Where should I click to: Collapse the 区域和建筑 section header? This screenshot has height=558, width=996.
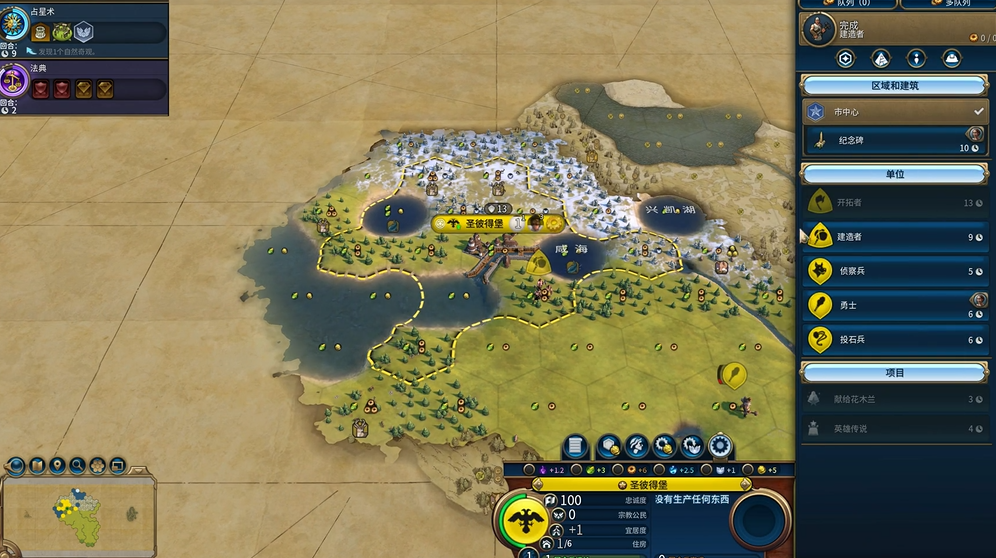tap(894, 86)
